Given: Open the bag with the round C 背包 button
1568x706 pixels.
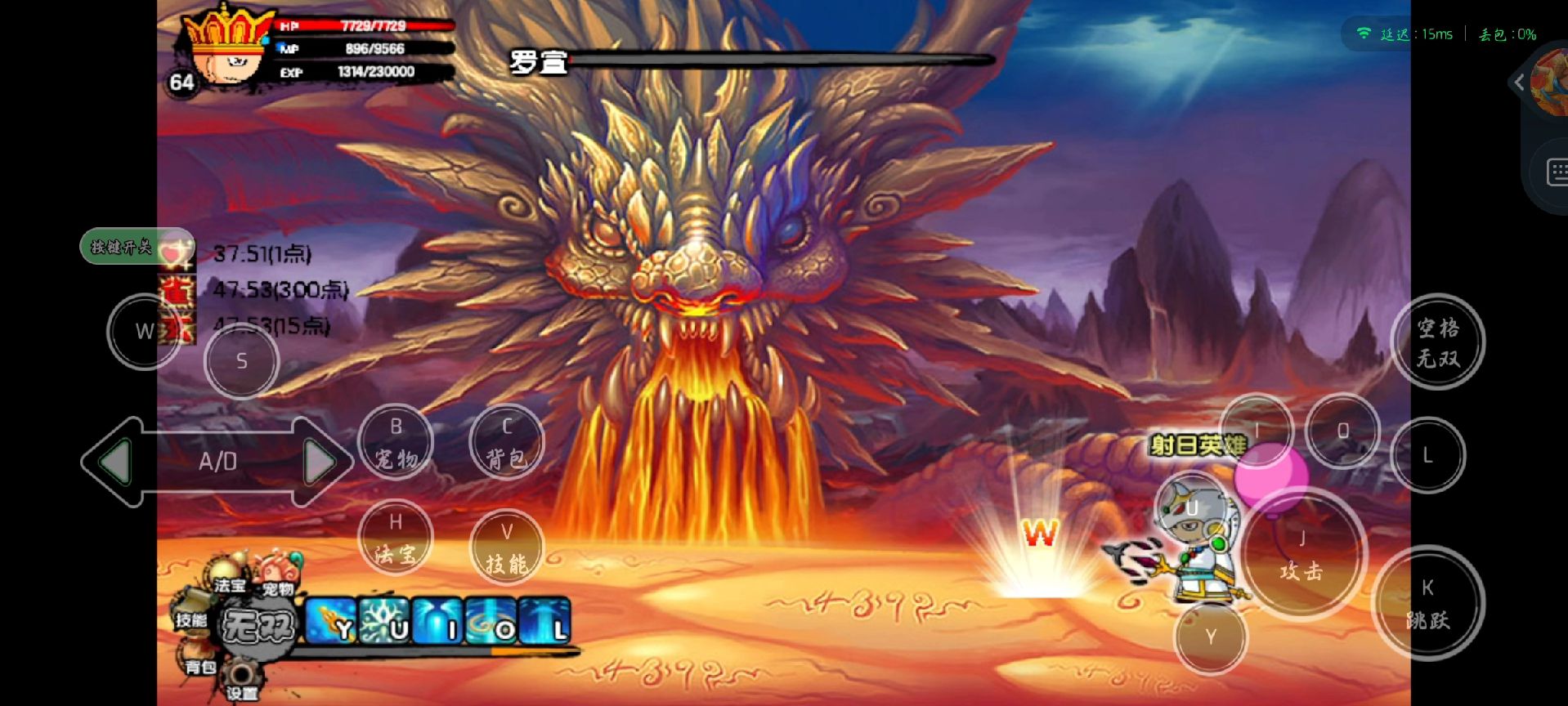Looking at the screenshot, I should (507, 442).
